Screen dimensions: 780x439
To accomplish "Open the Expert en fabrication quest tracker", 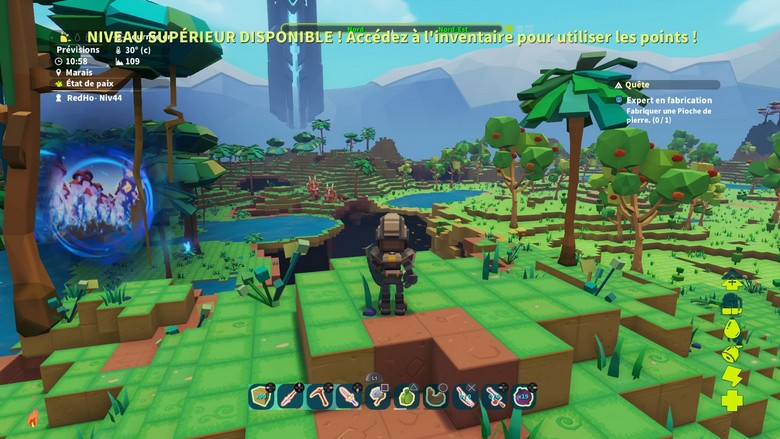I will click(x=669, y=100).
